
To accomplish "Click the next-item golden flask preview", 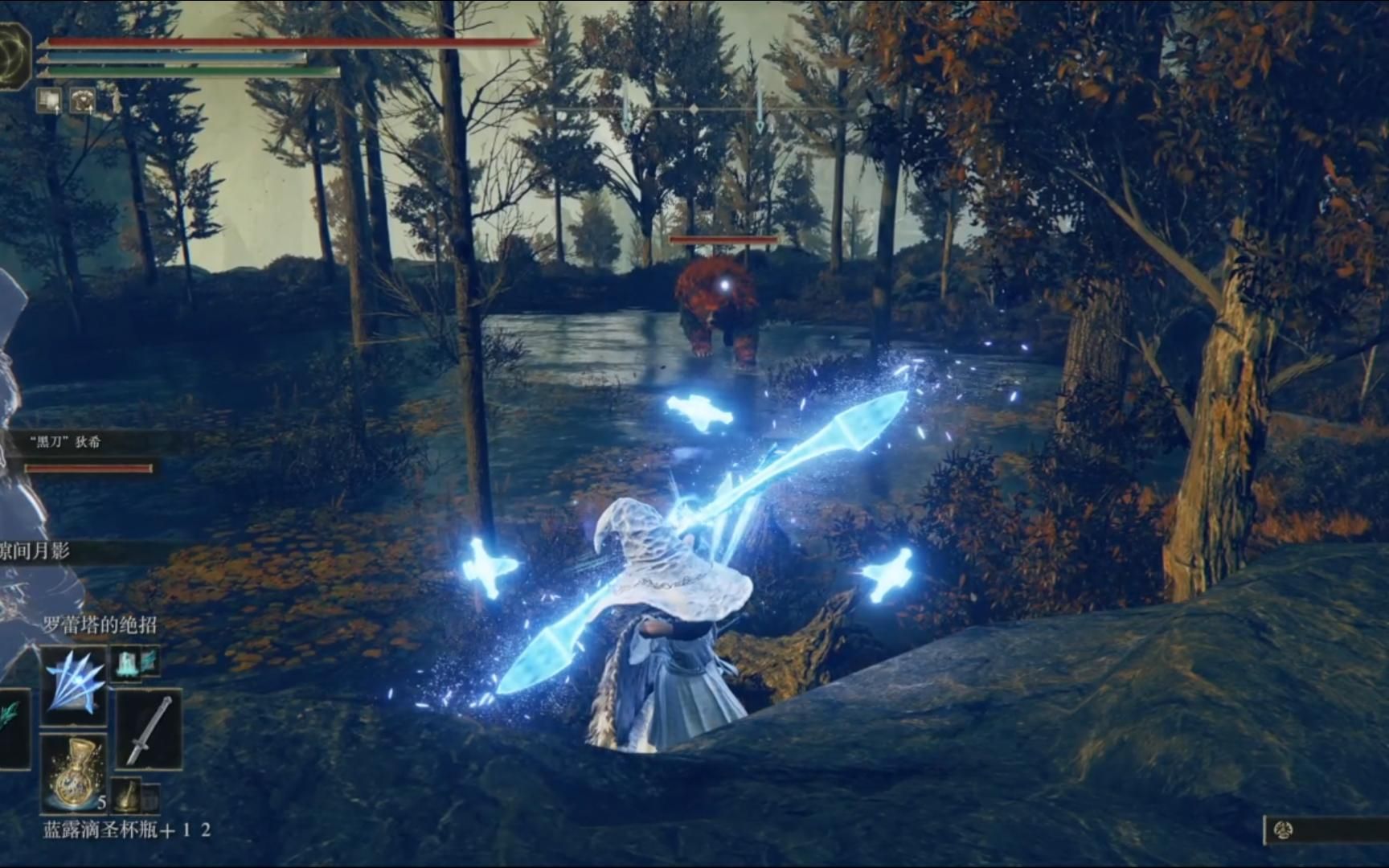I will [127, 795].
